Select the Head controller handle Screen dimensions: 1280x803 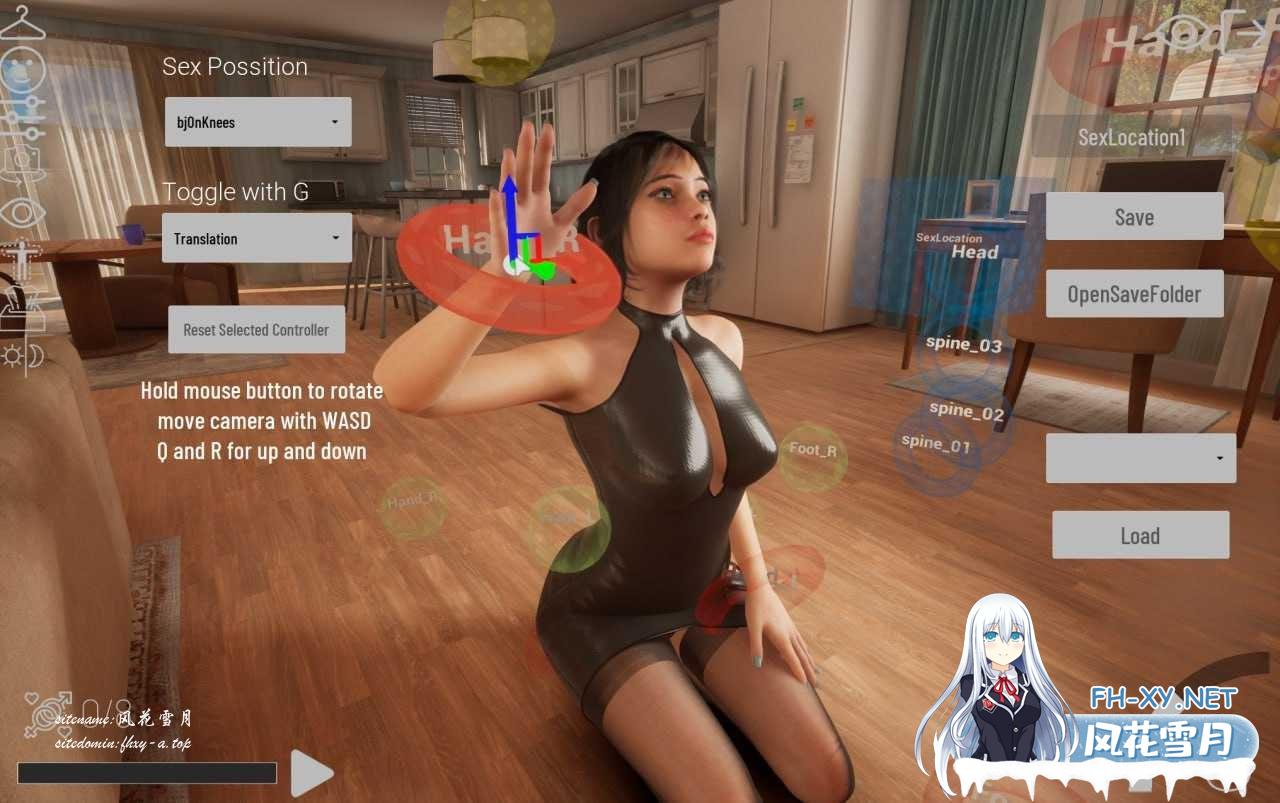pos(974,252)
